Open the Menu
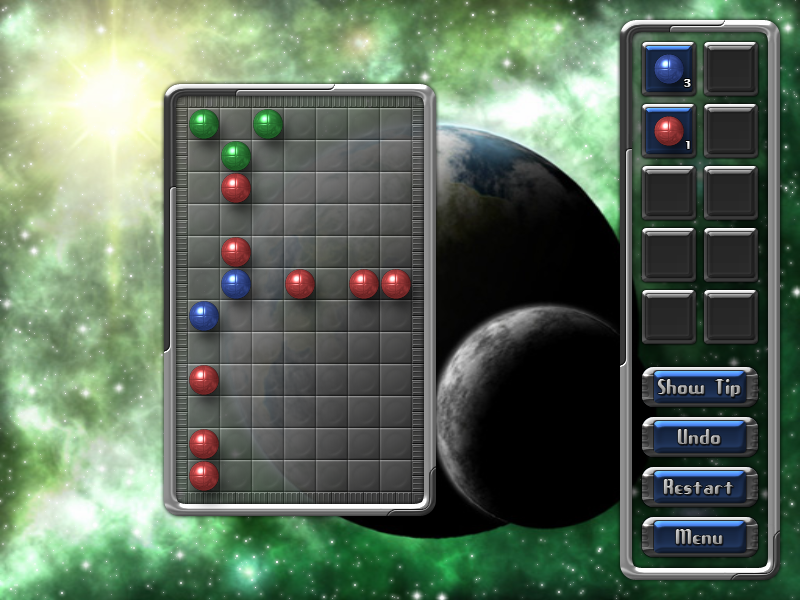 699,537
